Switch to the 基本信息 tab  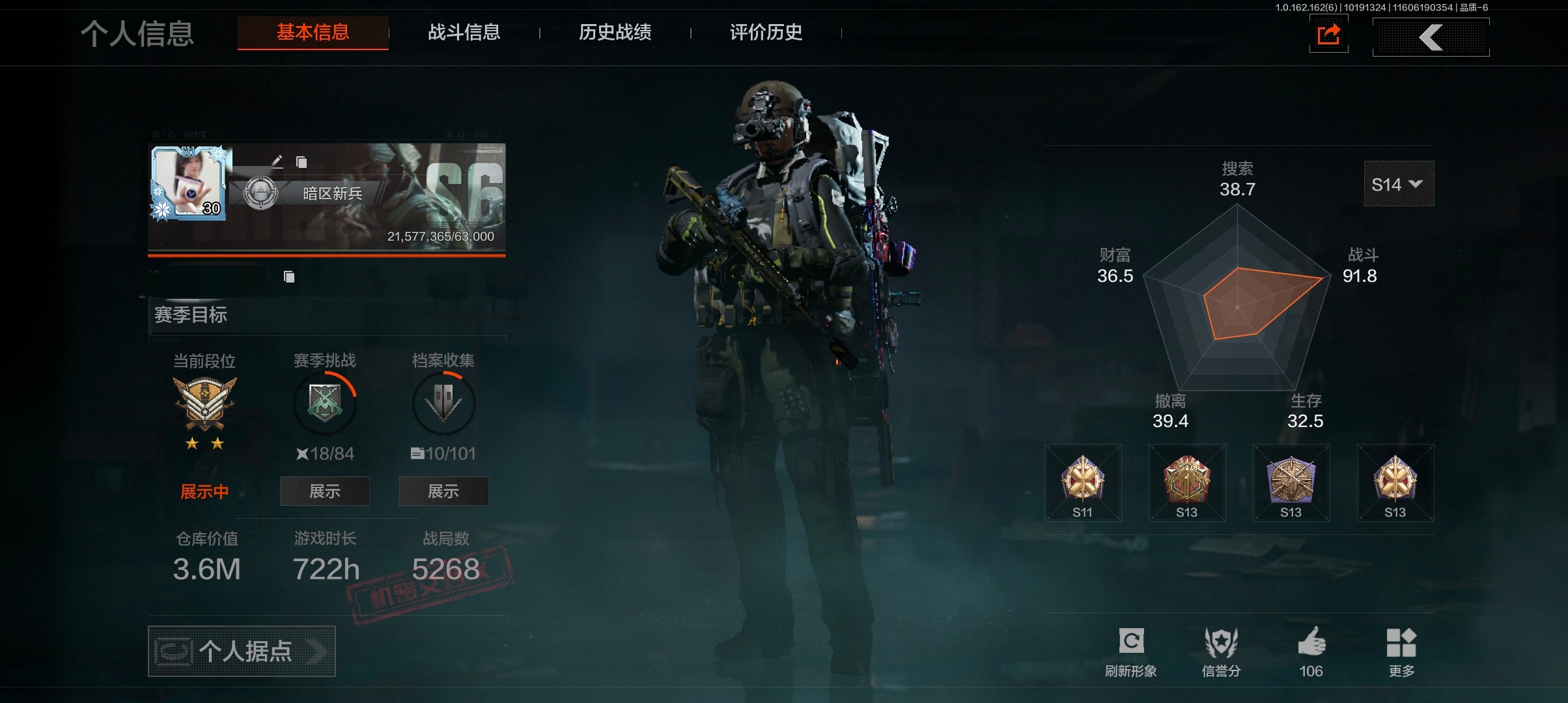click(x=313, y=33)
